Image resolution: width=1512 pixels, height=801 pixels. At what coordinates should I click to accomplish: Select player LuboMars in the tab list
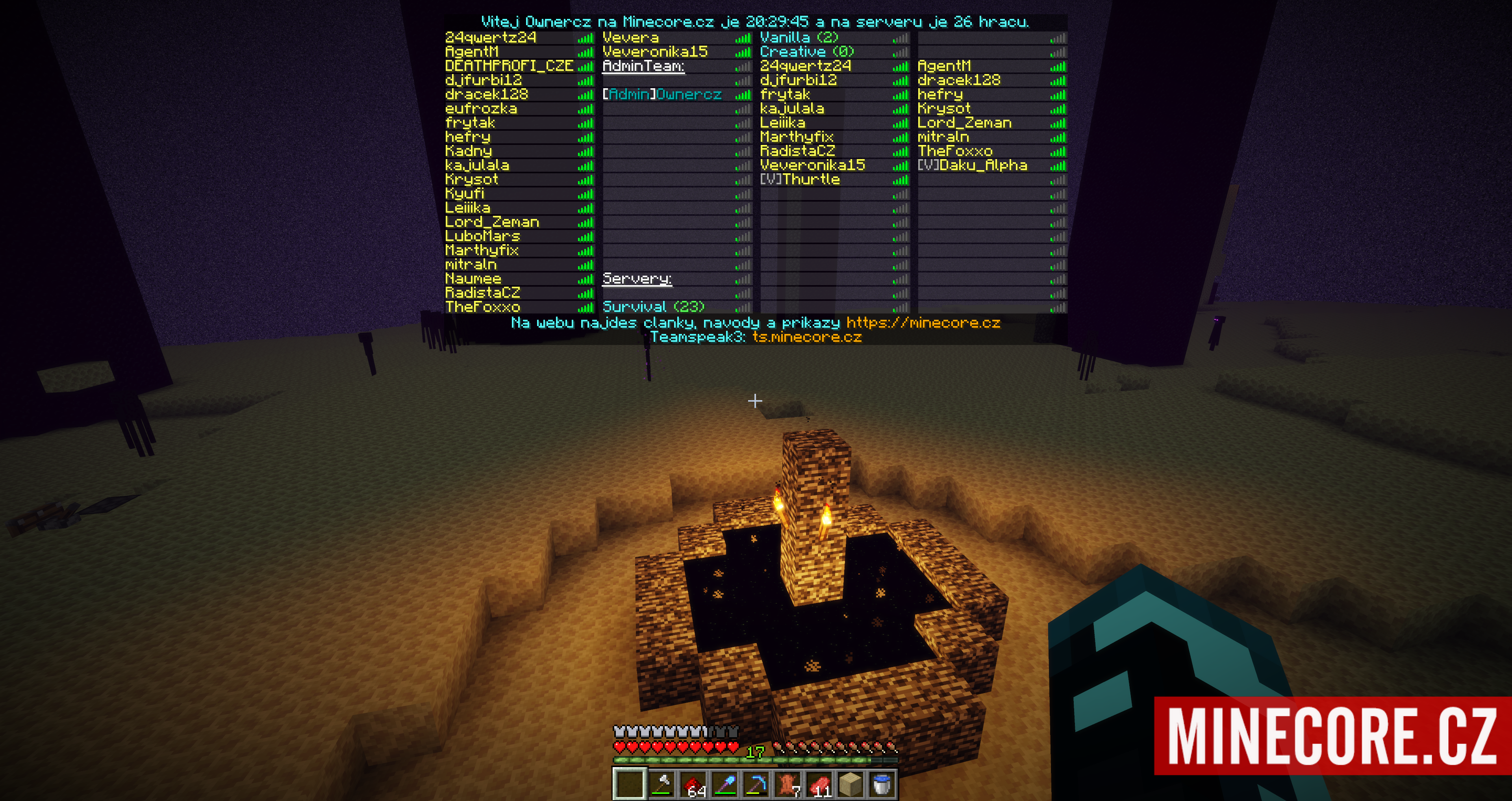tap(482, 236)
